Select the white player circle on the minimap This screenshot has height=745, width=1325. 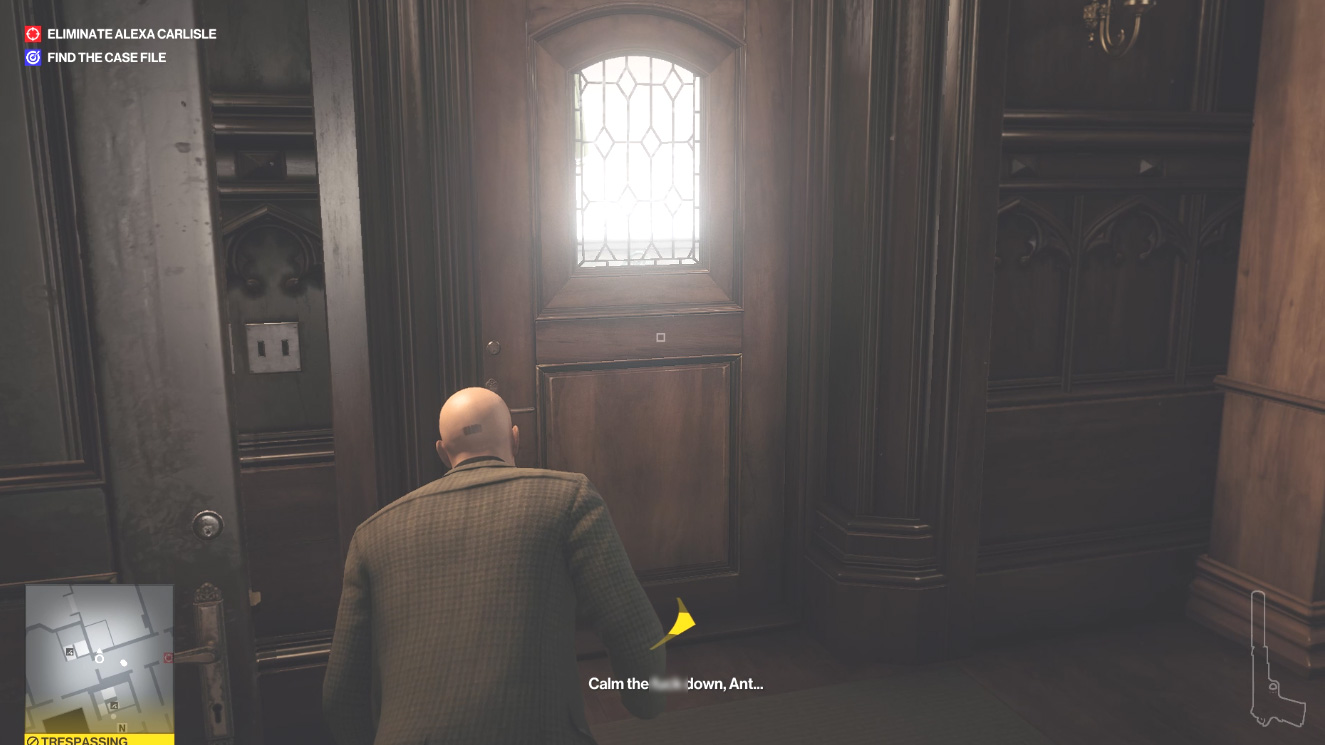point(100,659)
